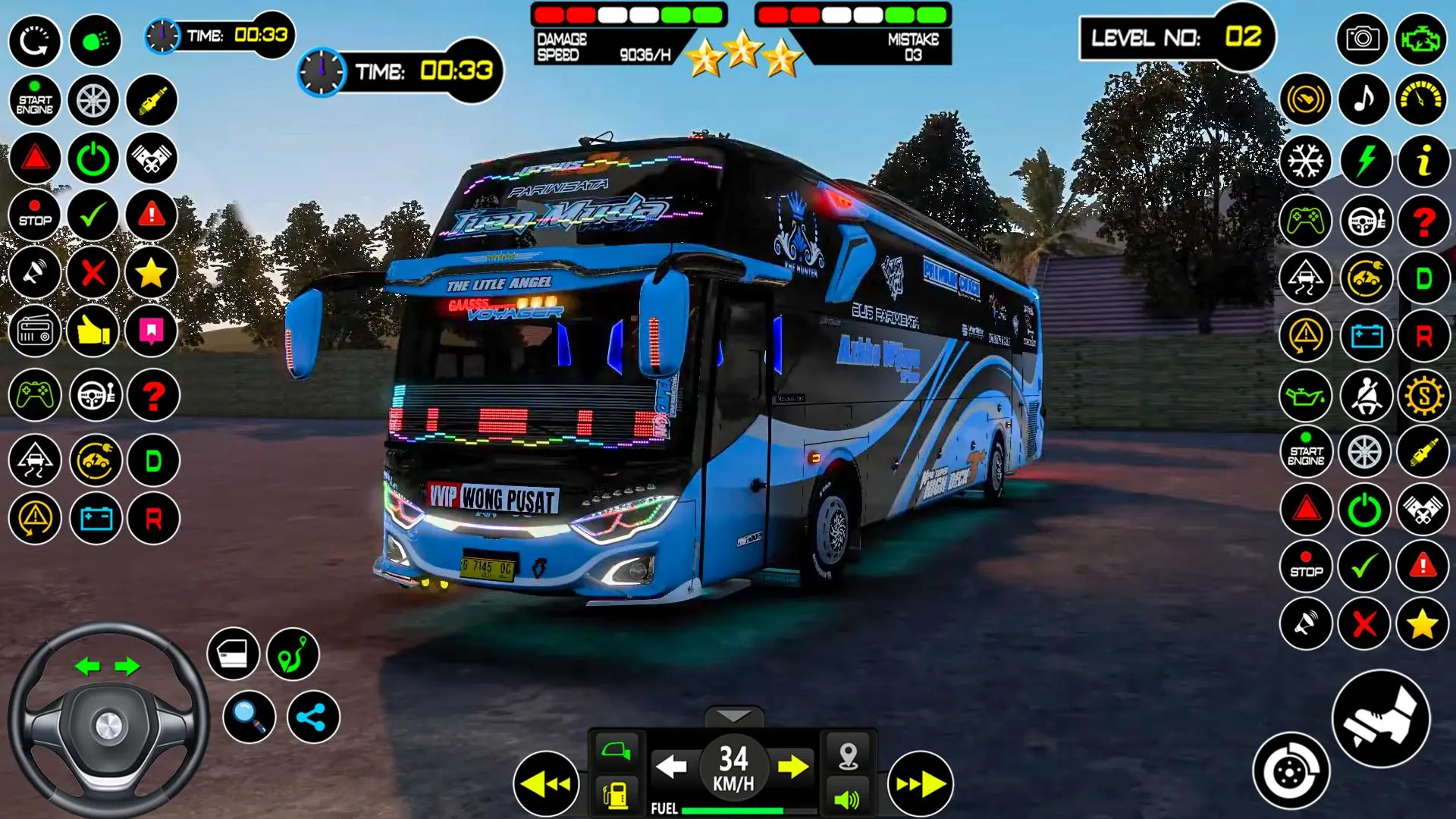Show the green route map icon
This screenshot has height=819, width=1456.
pyautogui.click(x=293, y=654)
